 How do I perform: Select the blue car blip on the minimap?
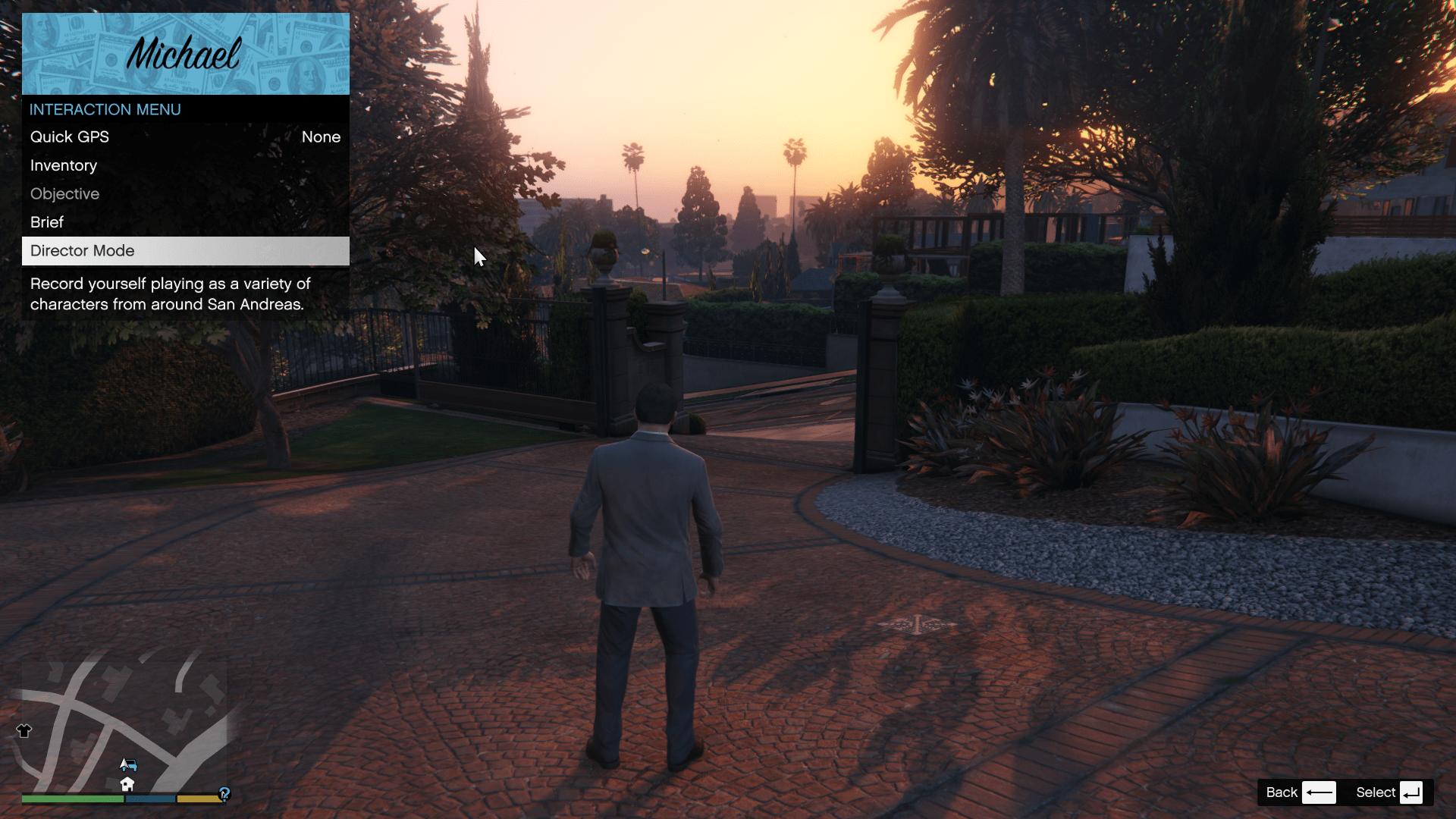[132, 765]
